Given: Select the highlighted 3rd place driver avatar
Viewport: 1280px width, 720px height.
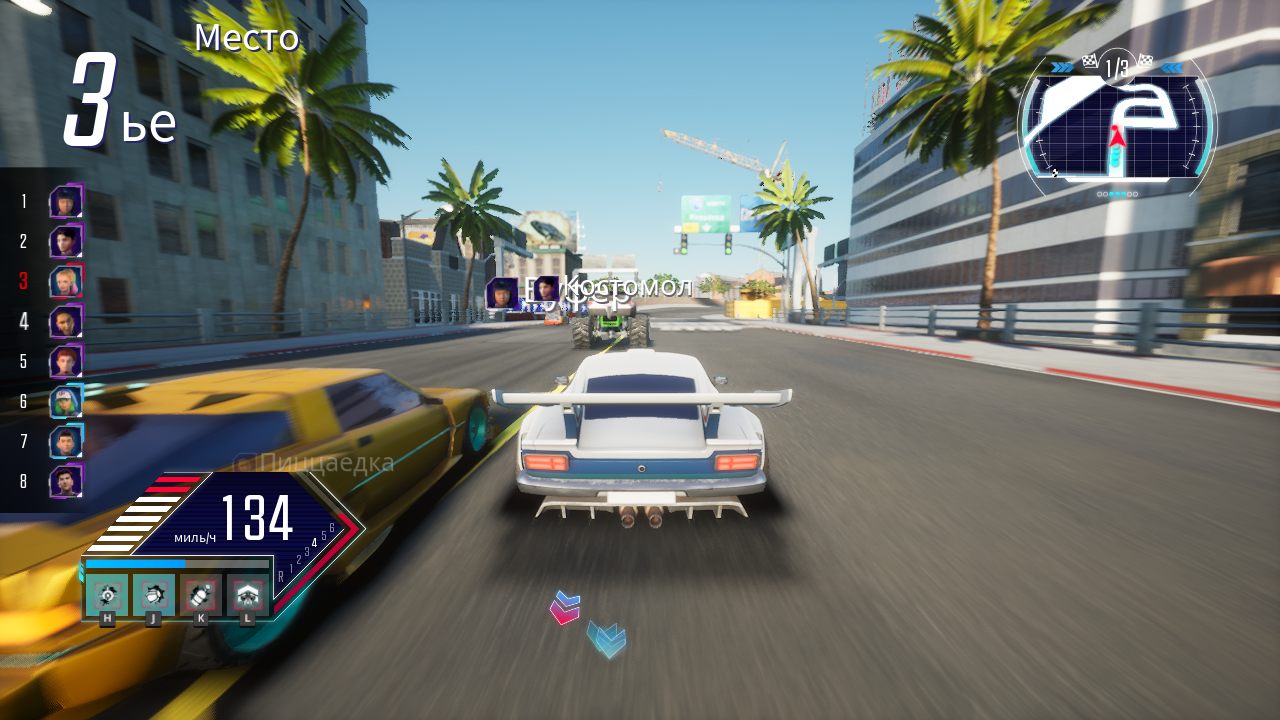Looking at the screenshot, I should click(x=64, y=282).
